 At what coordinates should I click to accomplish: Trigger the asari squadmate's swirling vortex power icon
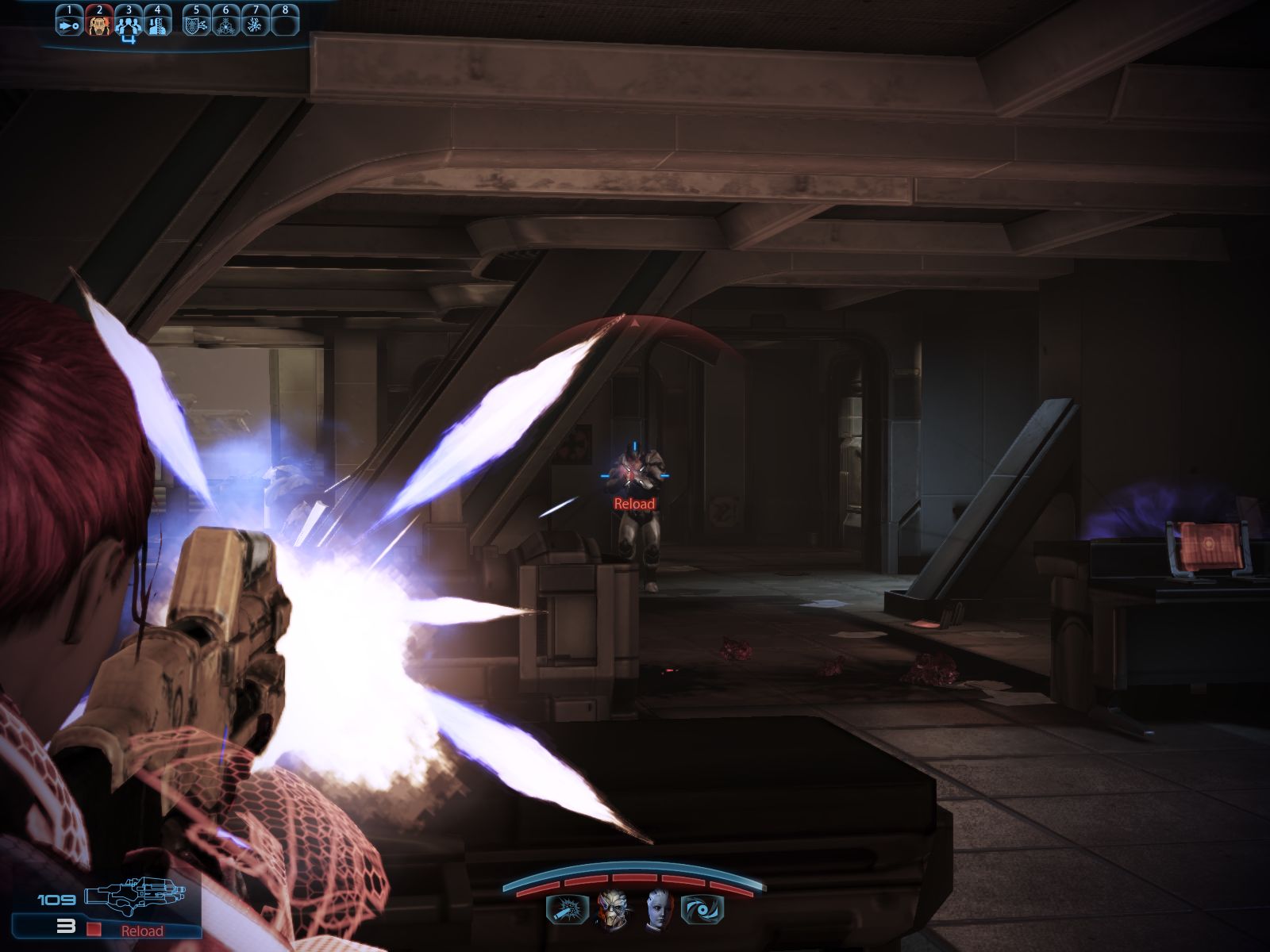702,910
